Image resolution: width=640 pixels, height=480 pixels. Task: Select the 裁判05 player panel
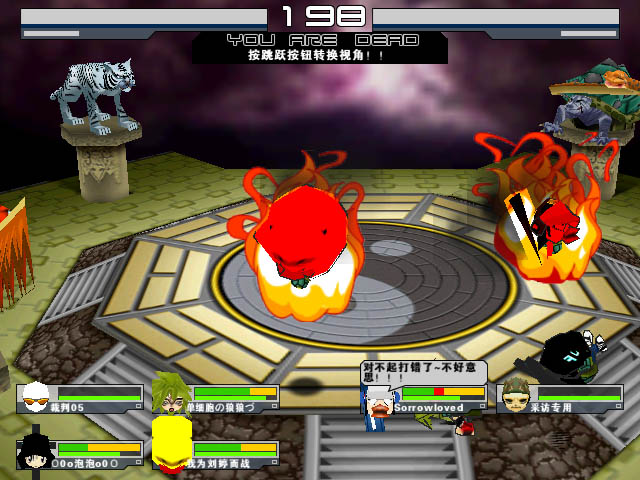[80, 398]
